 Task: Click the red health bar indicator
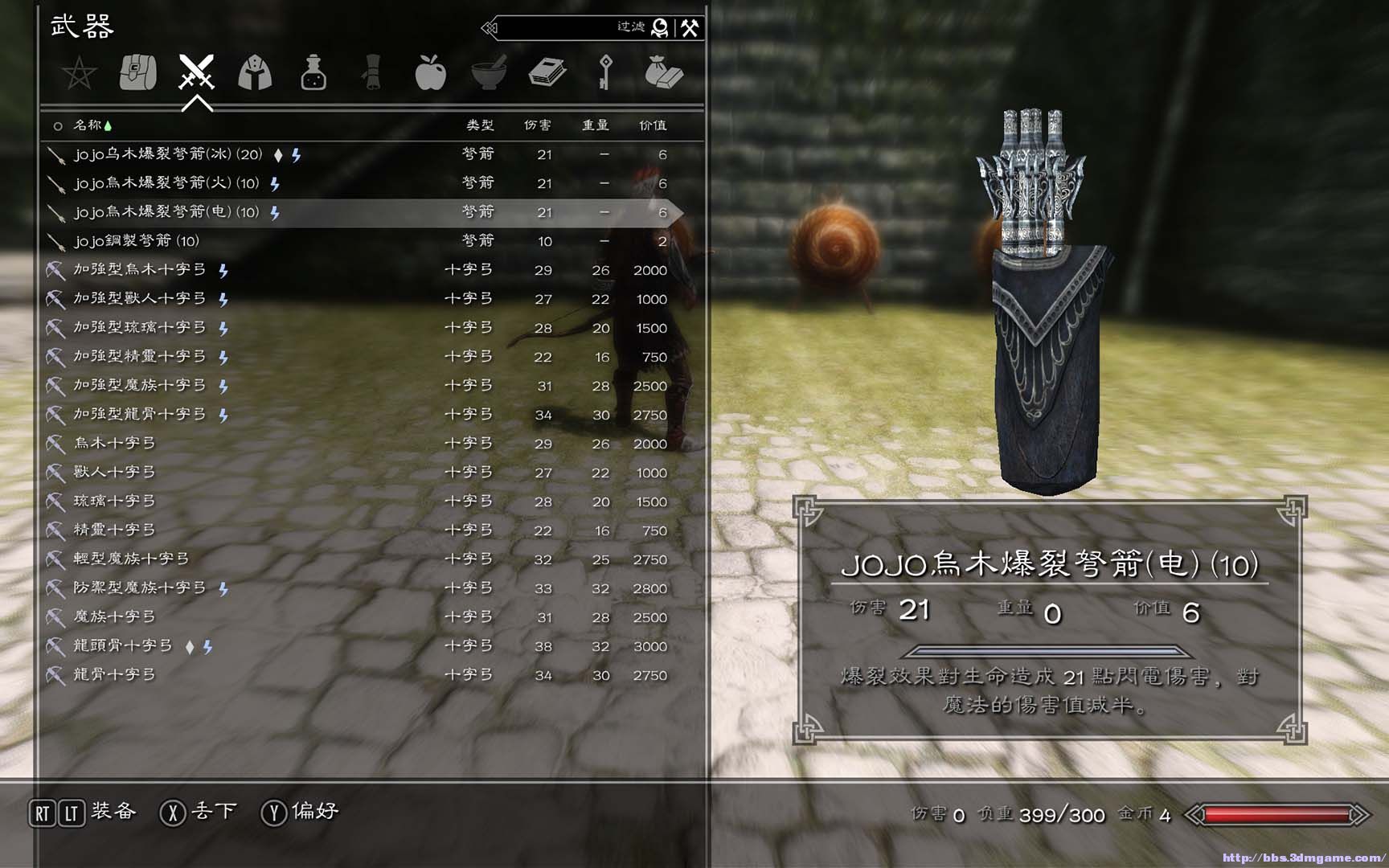click(x=1278, y=814)
